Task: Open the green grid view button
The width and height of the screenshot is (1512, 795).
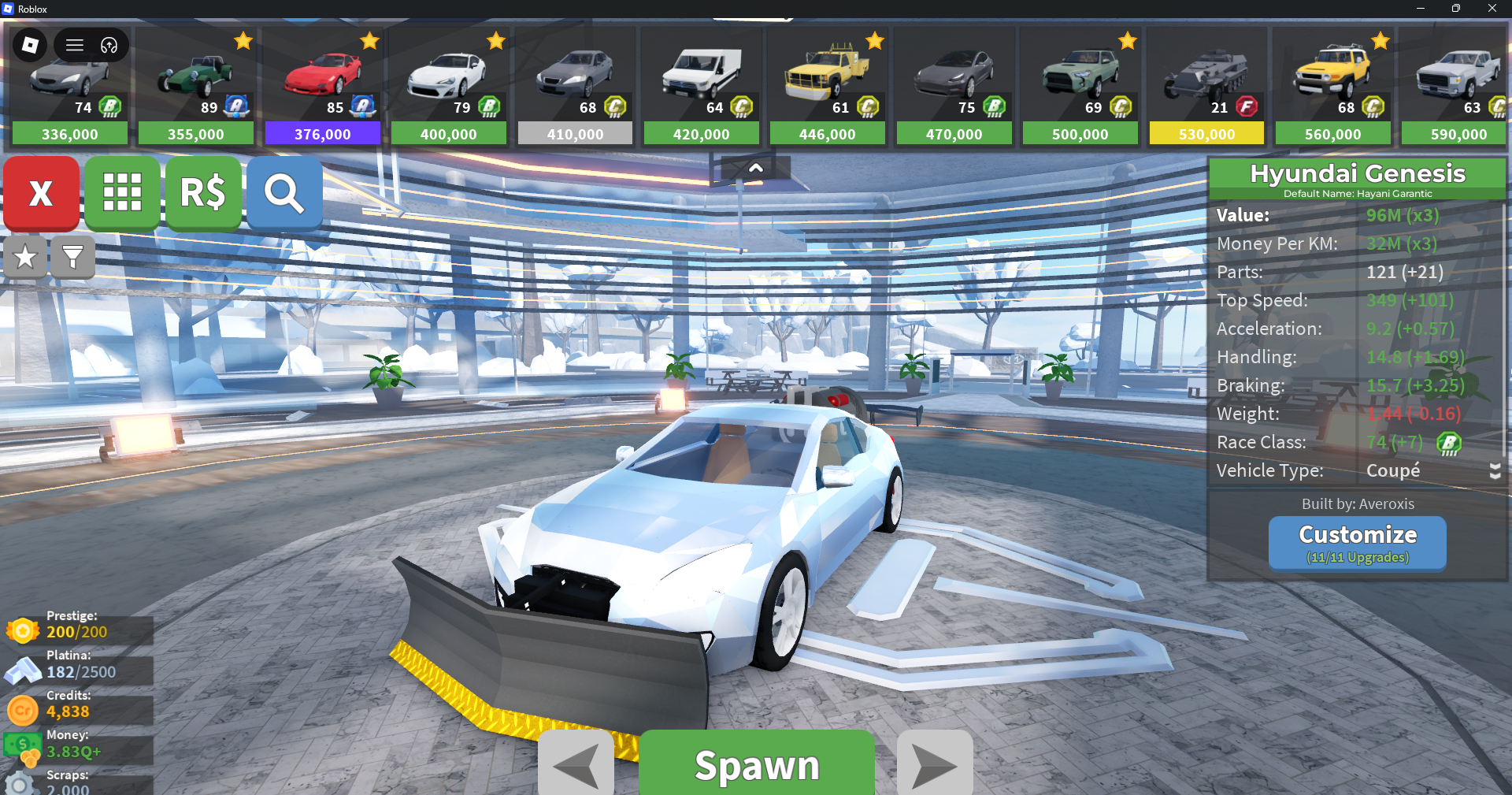Action: (x=122, y=193)
